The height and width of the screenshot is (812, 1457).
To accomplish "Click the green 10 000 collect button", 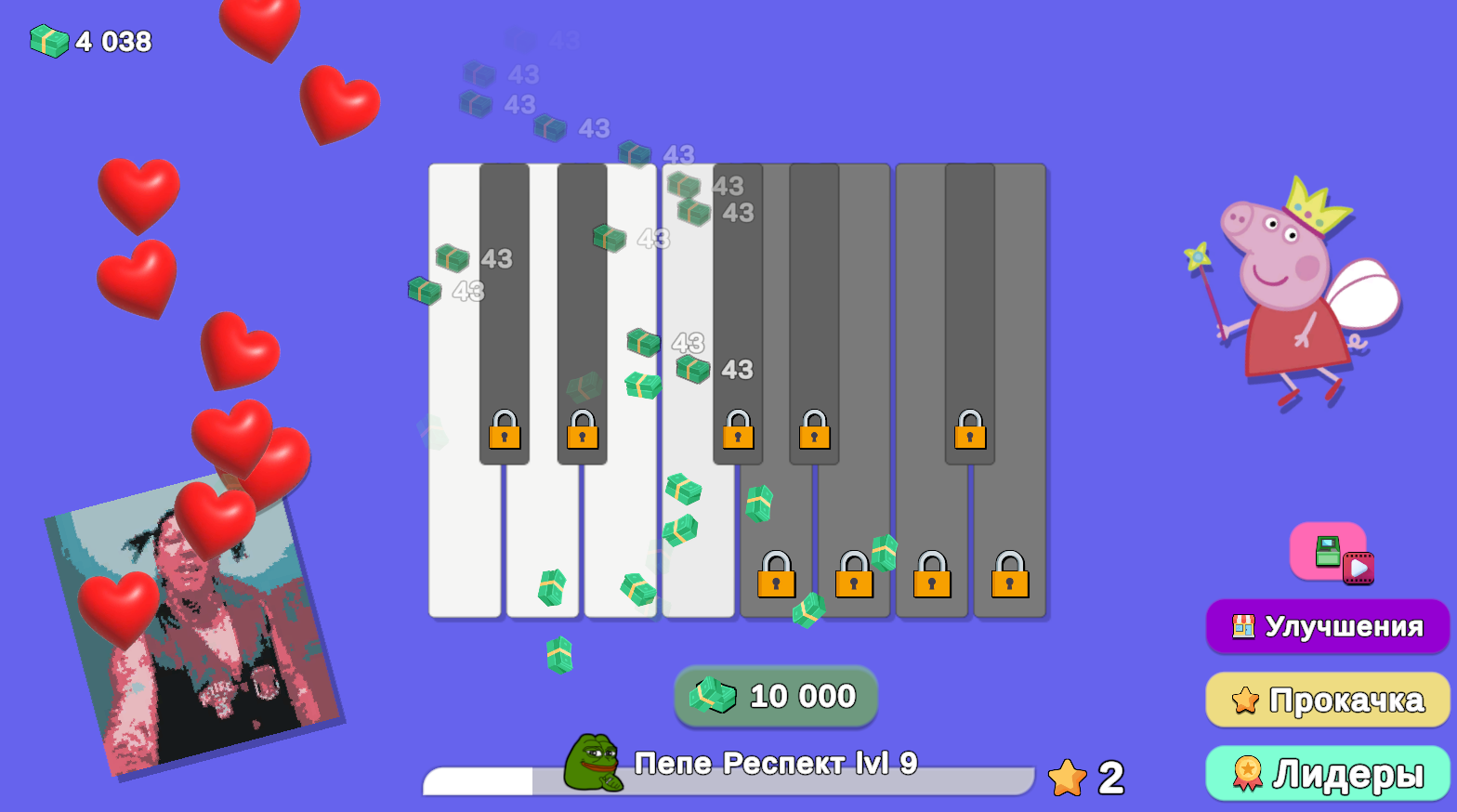I will [x=776, y=697].
